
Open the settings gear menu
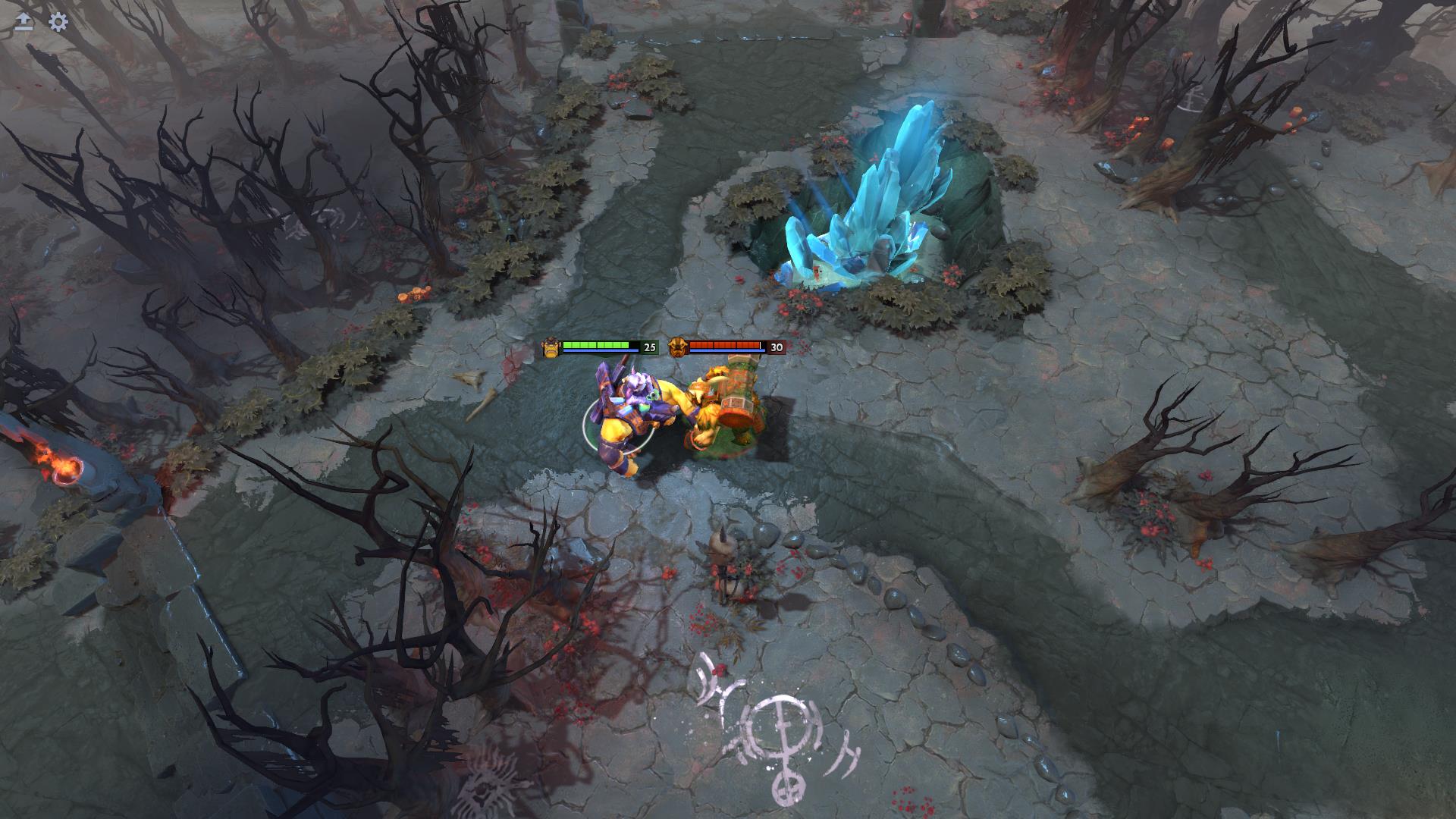click(58, 22)
